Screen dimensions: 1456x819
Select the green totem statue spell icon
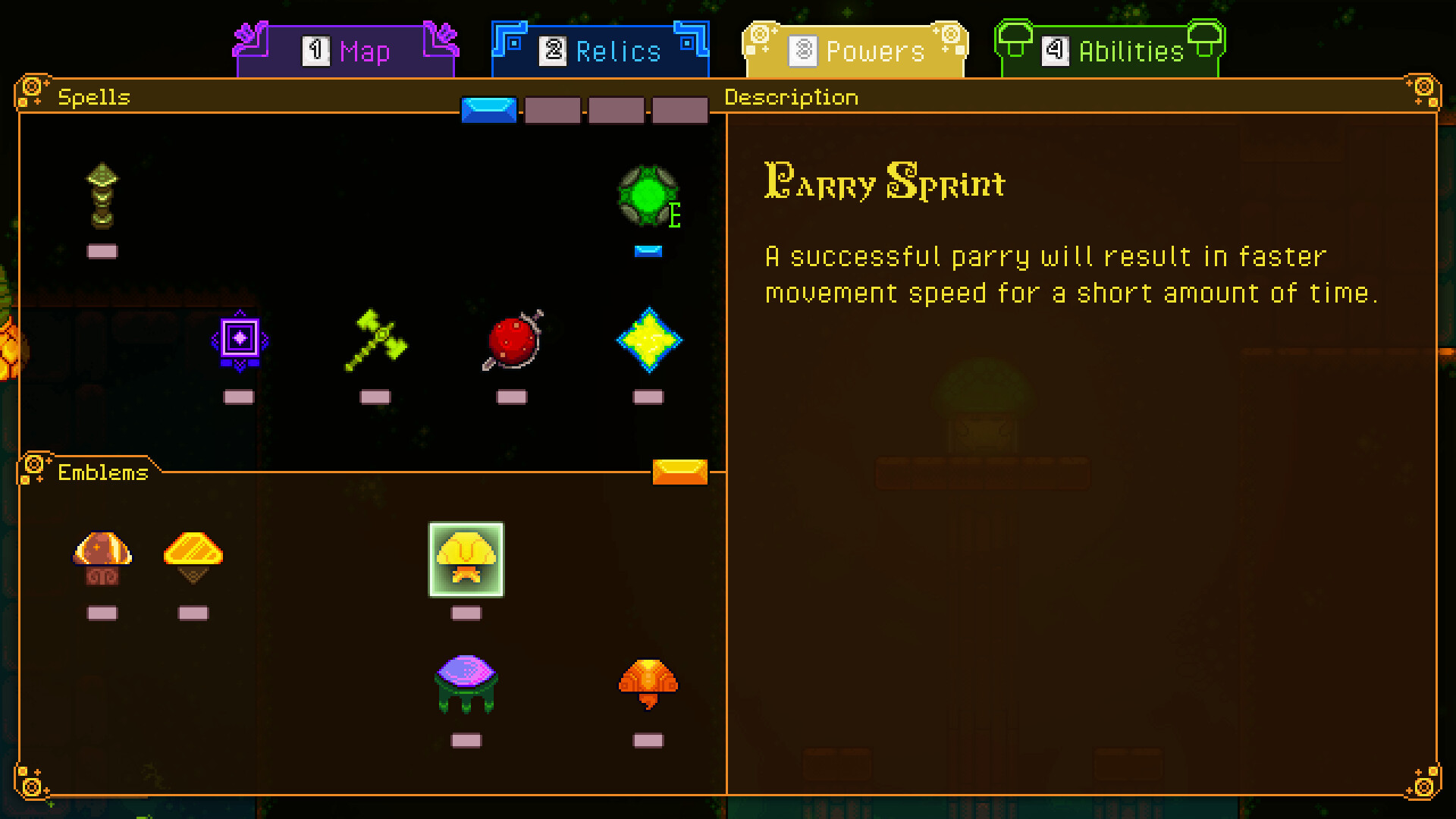(103, 197)
